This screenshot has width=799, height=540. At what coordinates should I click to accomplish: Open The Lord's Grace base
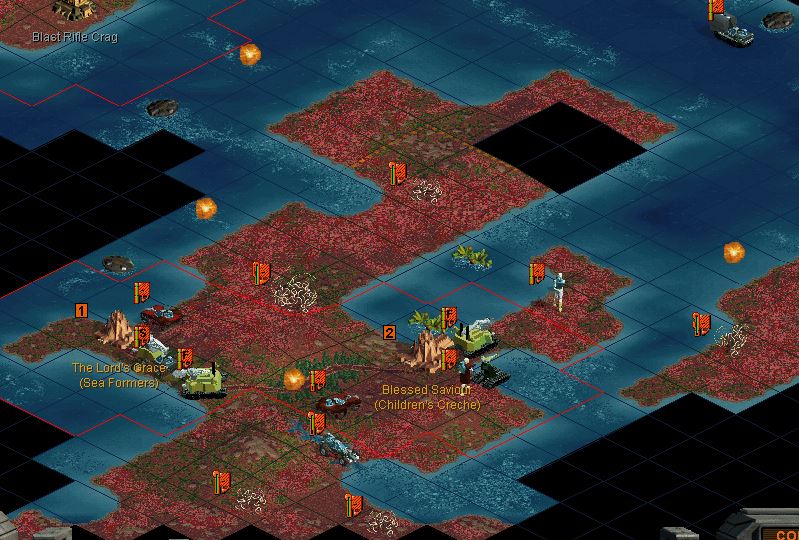click(x=120, y=330)
